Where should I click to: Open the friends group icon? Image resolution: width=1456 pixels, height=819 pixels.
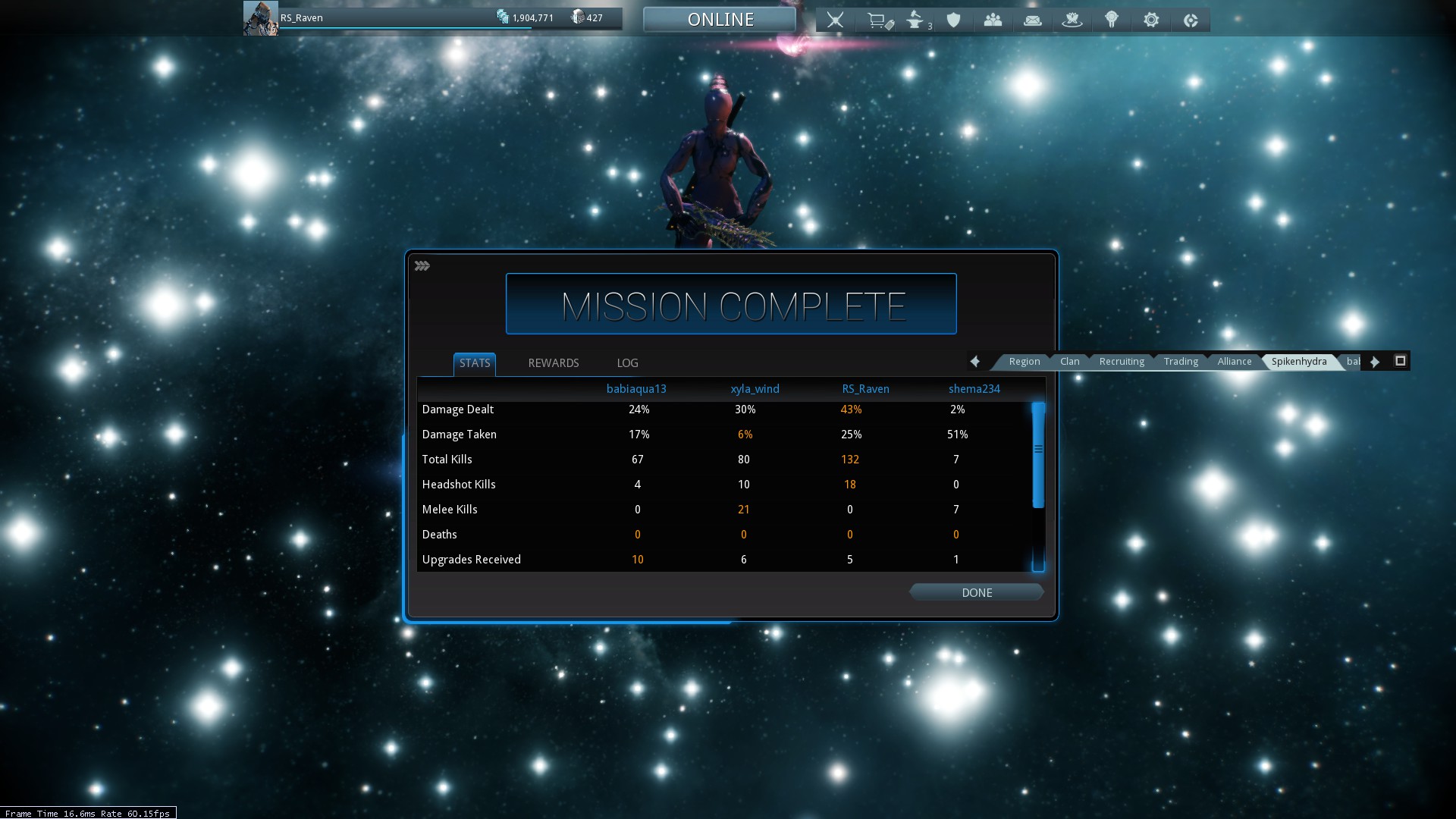993,20
